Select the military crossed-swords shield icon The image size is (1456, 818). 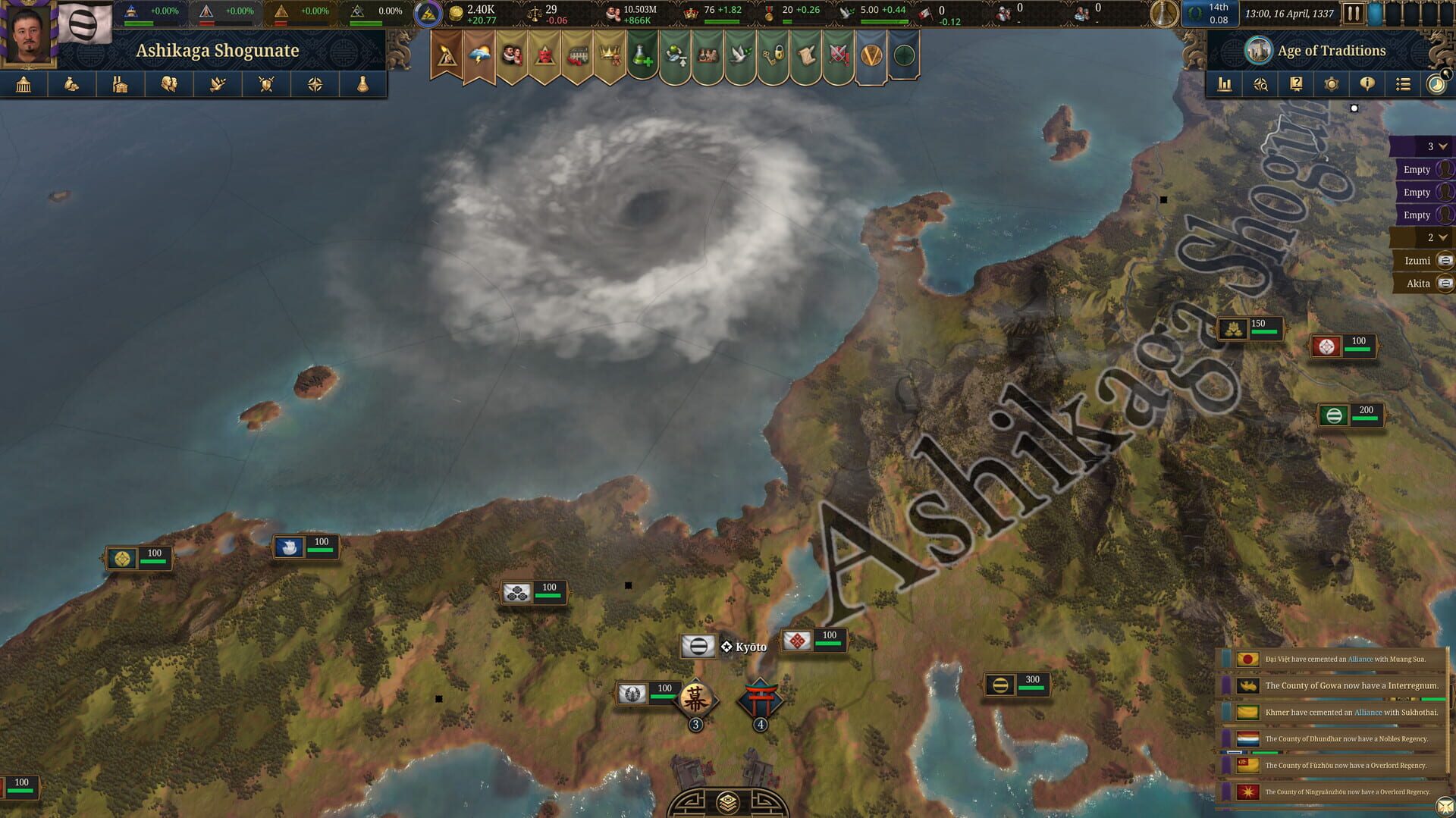(x=266, y=84)
